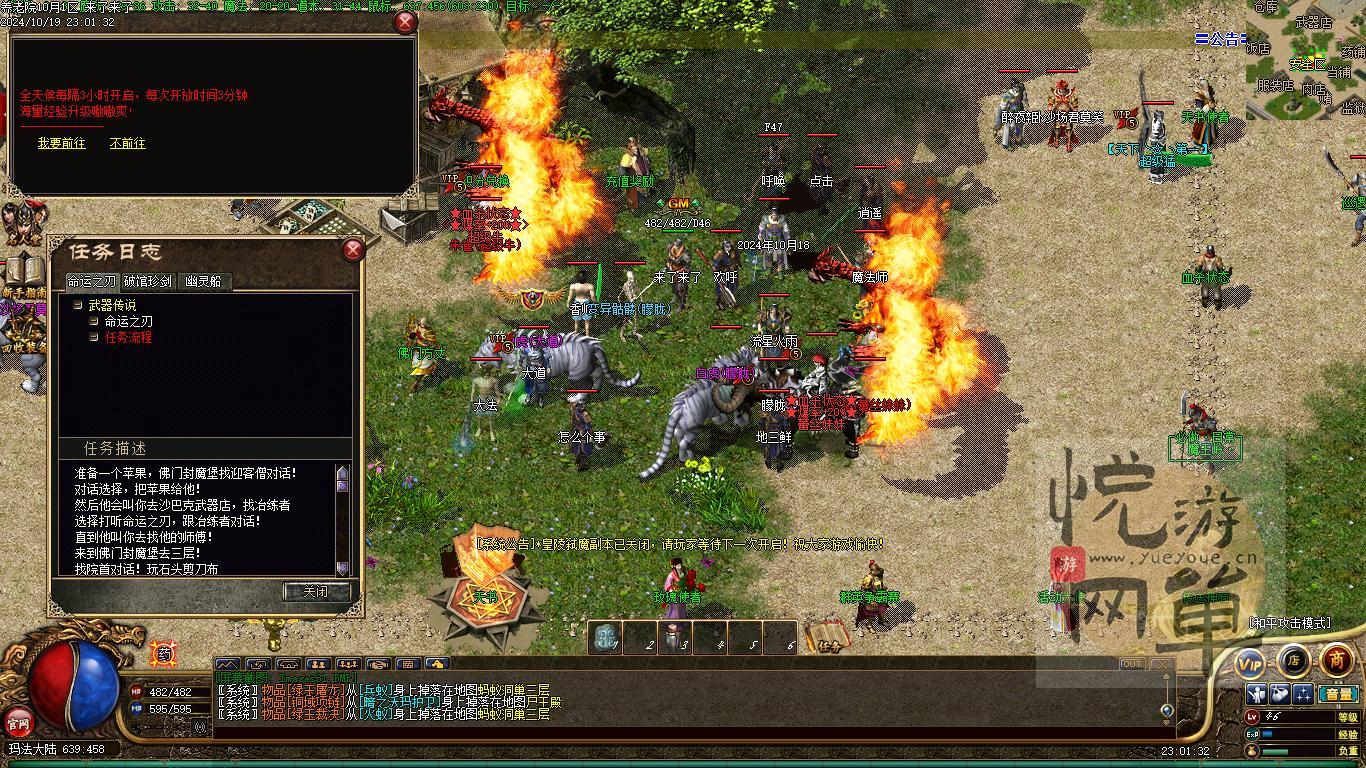Select 任务流程 in the quest tree

[128, 338]
